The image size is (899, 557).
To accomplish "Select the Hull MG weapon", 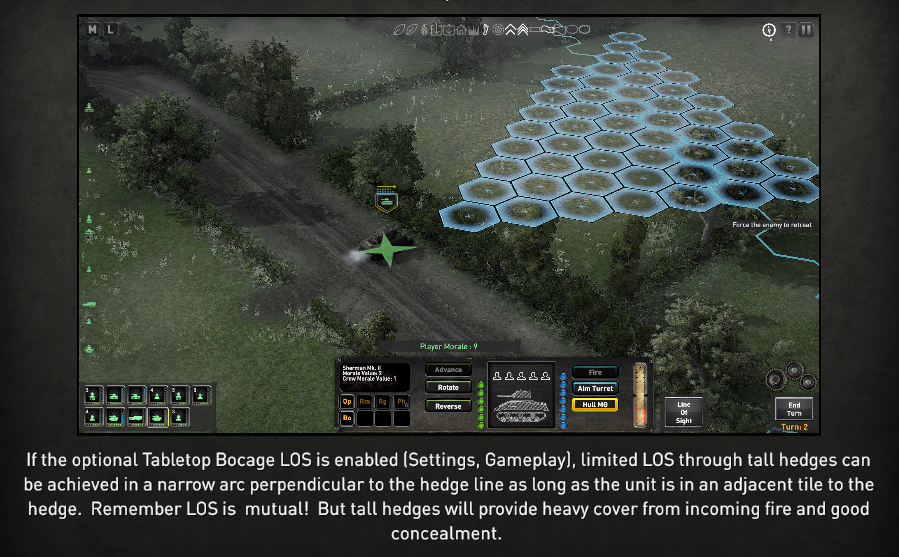I will tap(595, 404).
